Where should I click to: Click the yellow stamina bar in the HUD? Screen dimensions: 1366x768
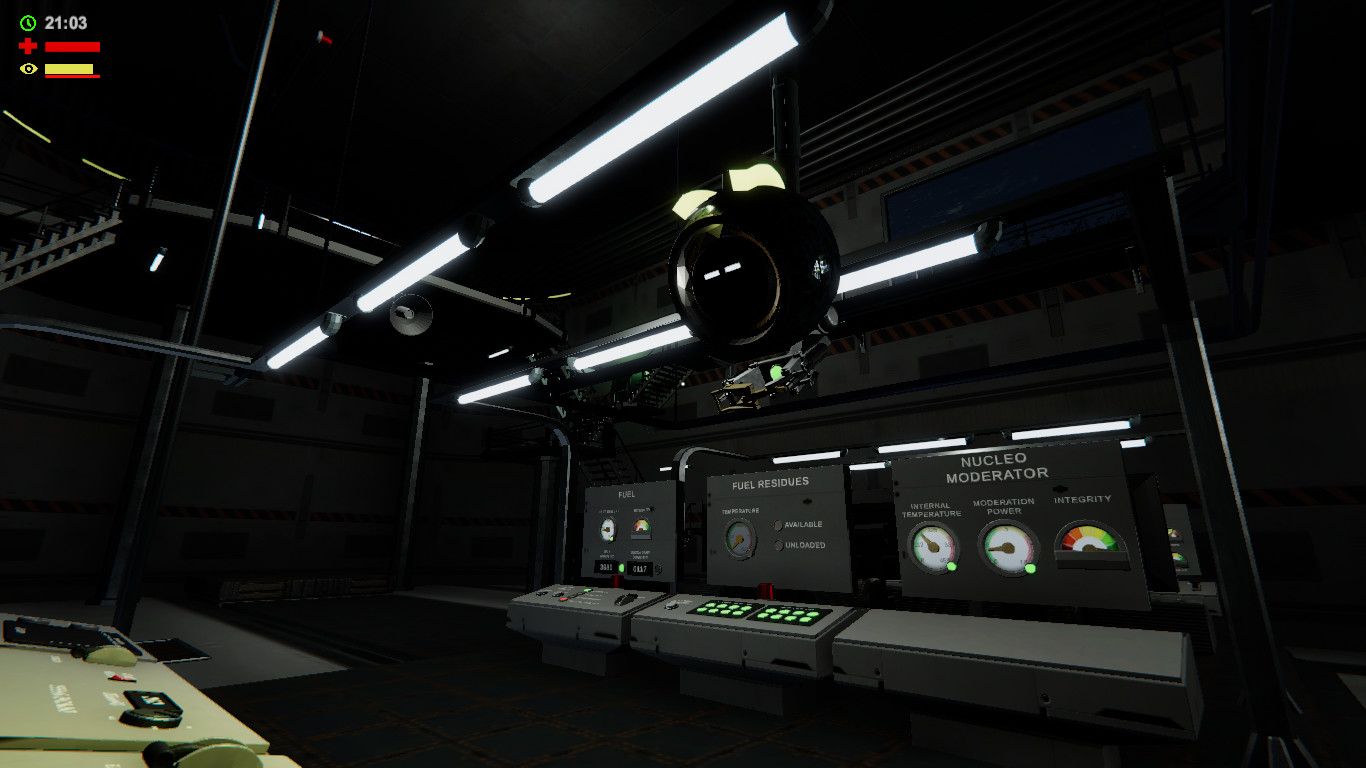(70, 69)
